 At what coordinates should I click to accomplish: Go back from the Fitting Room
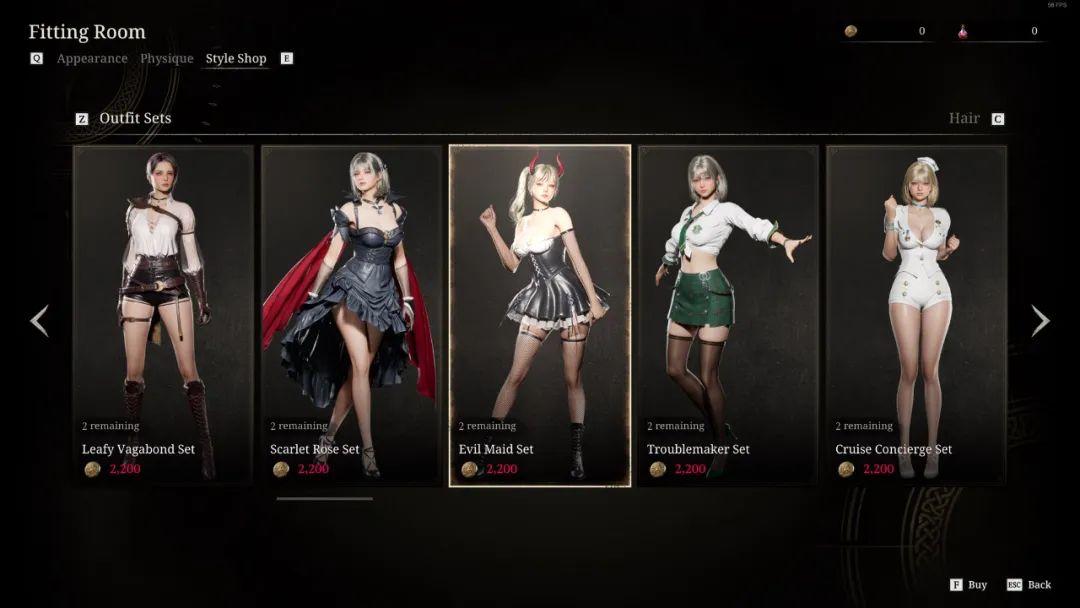coord(1030,585)
